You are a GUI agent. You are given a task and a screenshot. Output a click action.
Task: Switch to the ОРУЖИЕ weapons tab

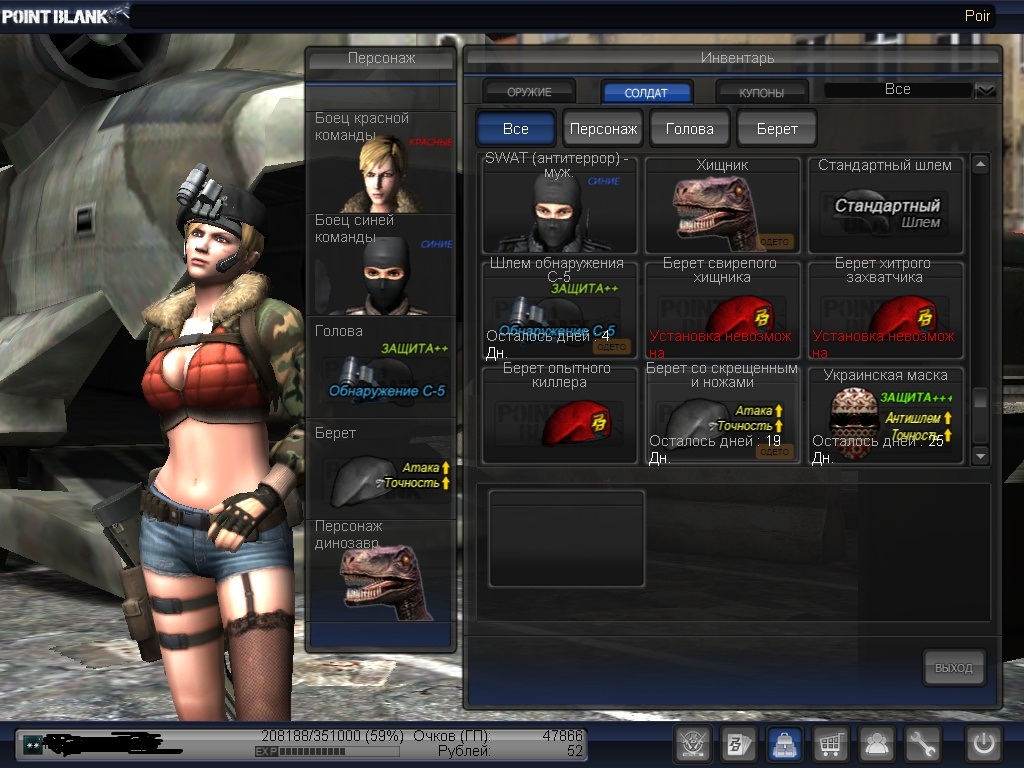[x=529, y=92]
